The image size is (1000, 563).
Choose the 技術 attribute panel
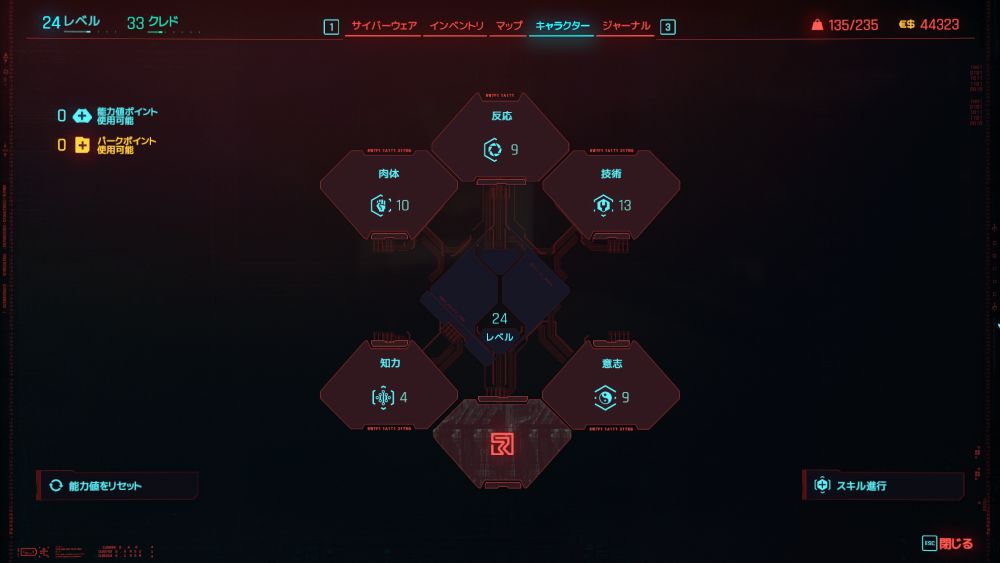pyautogui.click(x=611, y=195)
